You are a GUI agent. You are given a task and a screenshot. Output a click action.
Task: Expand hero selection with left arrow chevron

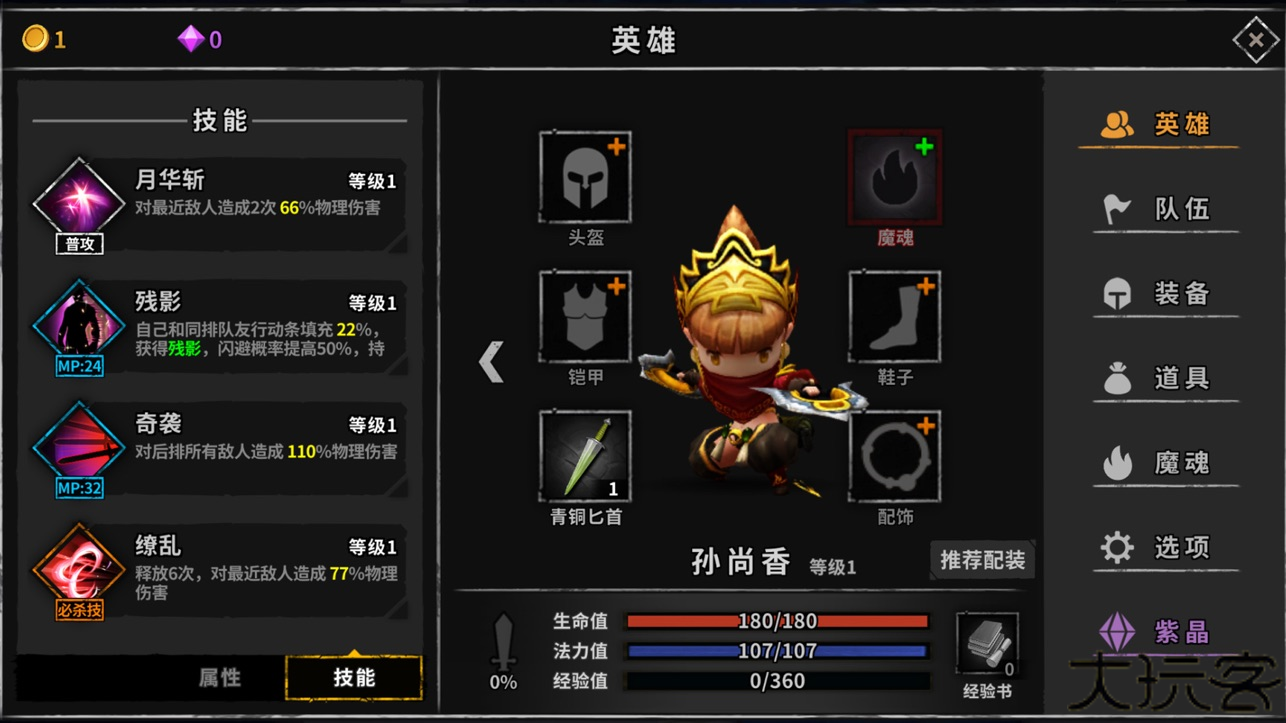point(491,363)
